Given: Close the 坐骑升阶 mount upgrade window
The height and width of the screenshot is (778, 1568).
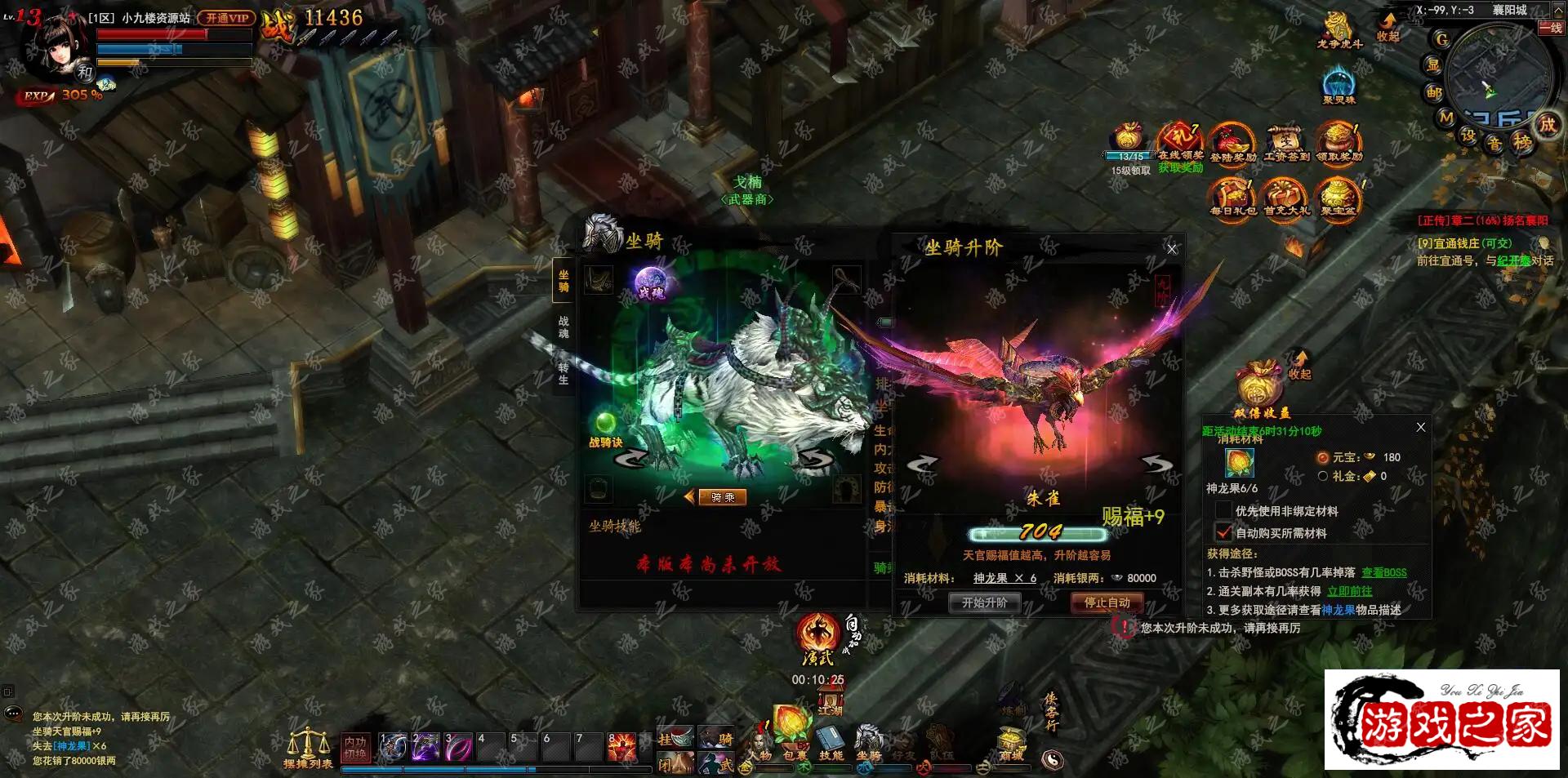Looking at the screenshot, I should [1172, 249].
